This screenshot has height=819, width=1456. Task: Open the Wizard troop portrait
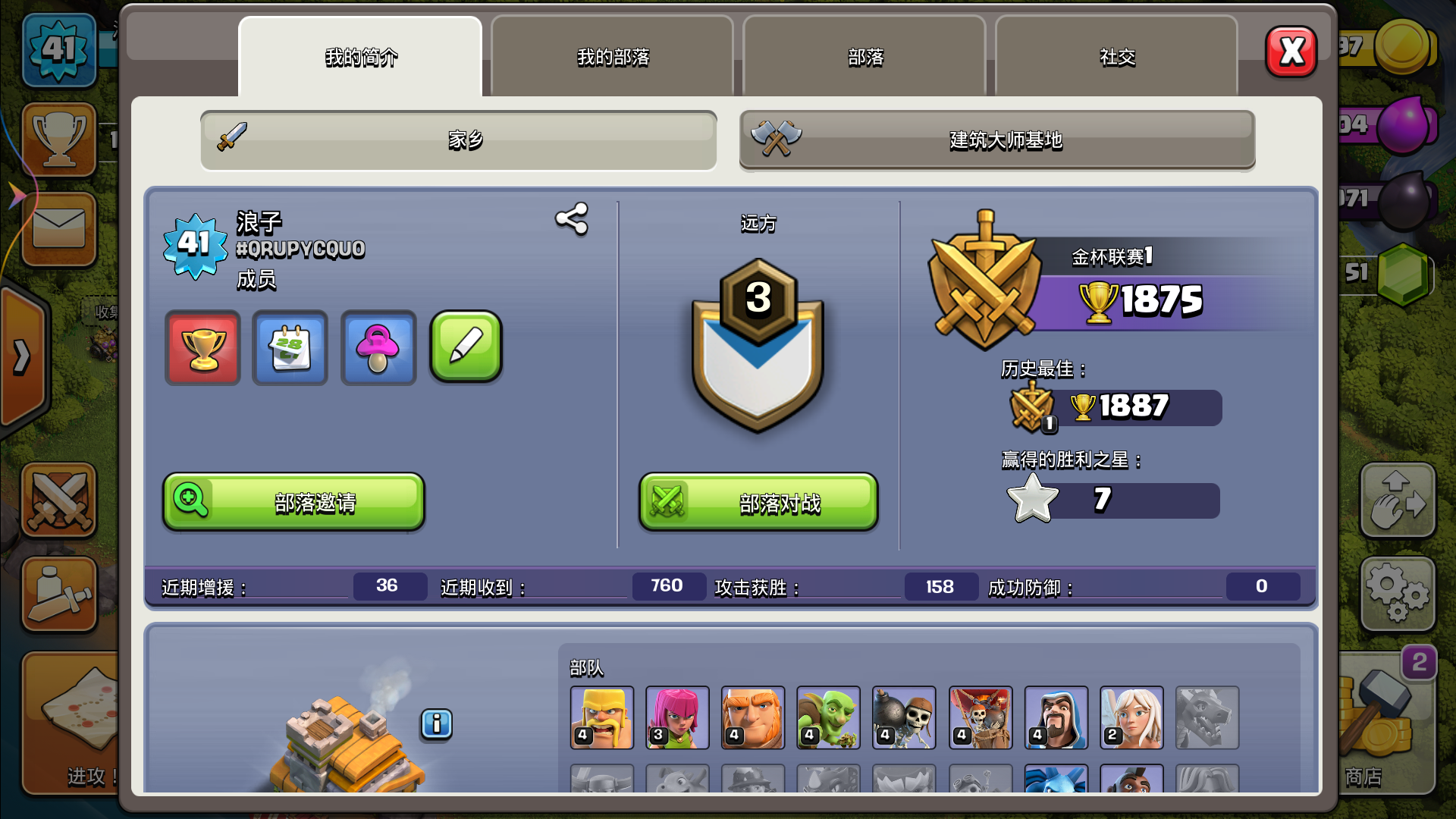pyautogui.click(x=1056, y=717)
